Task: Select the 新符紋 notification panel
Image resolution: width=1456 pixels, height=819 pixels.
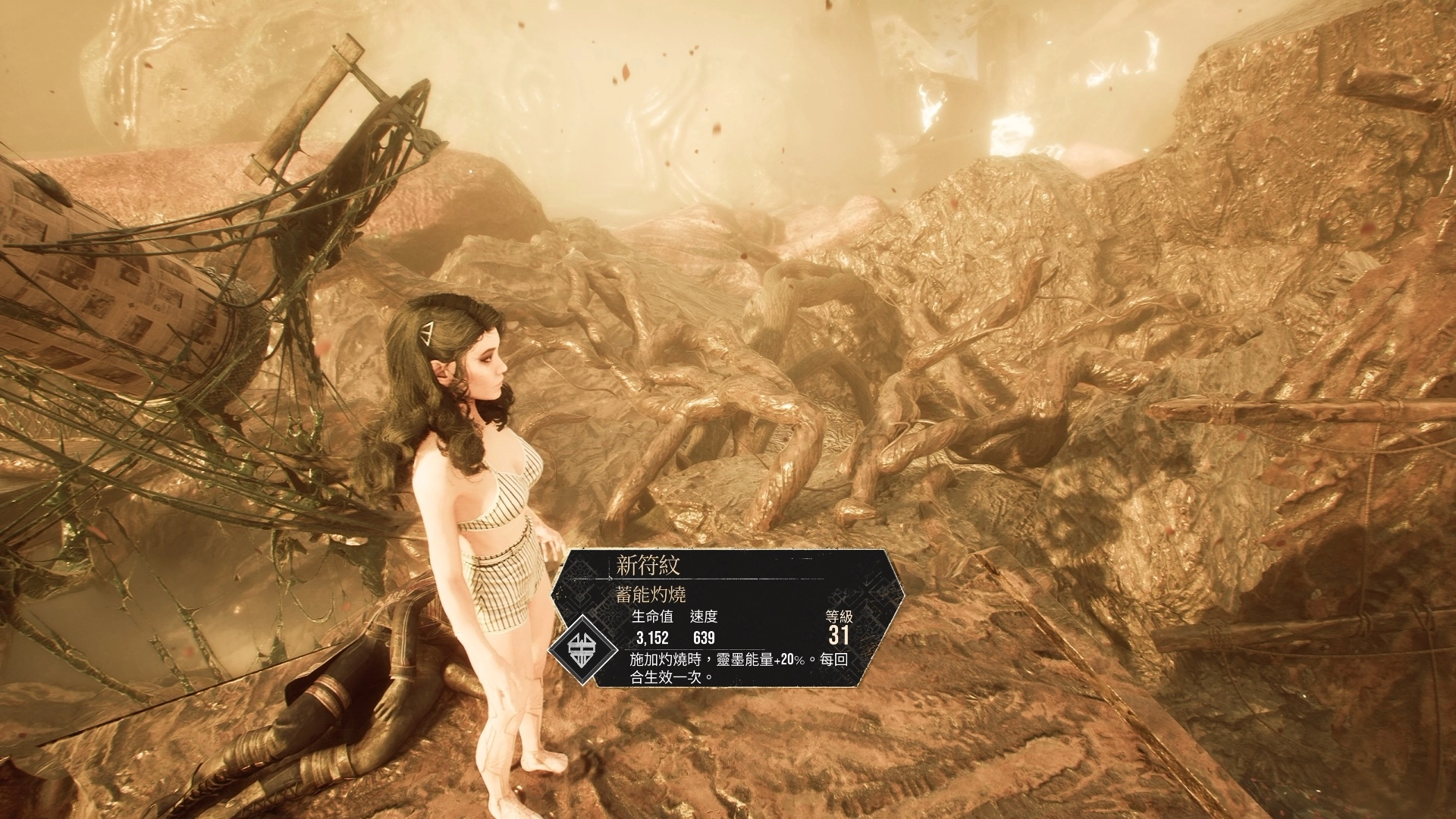Action: pos(728,618)
